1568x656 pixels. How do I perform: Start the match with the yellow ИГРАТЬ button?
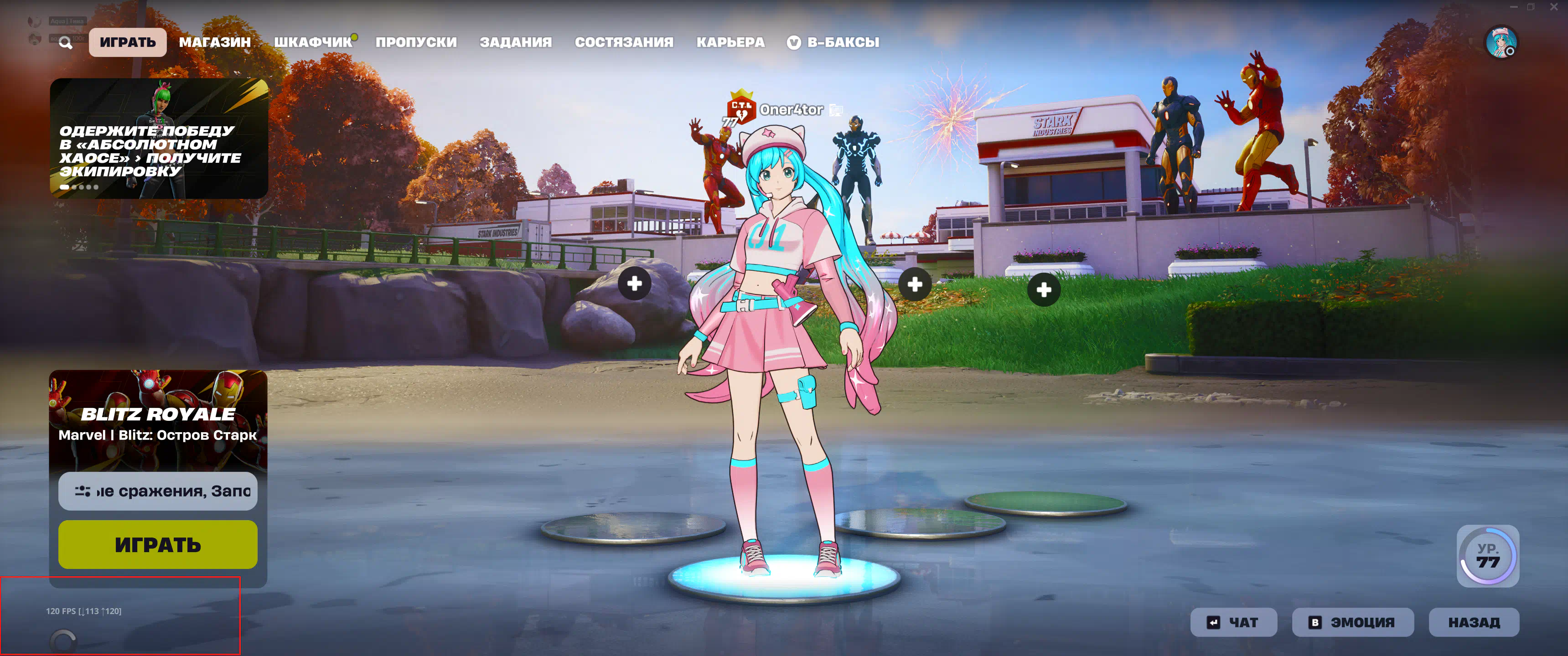click(x=158, y=545)
